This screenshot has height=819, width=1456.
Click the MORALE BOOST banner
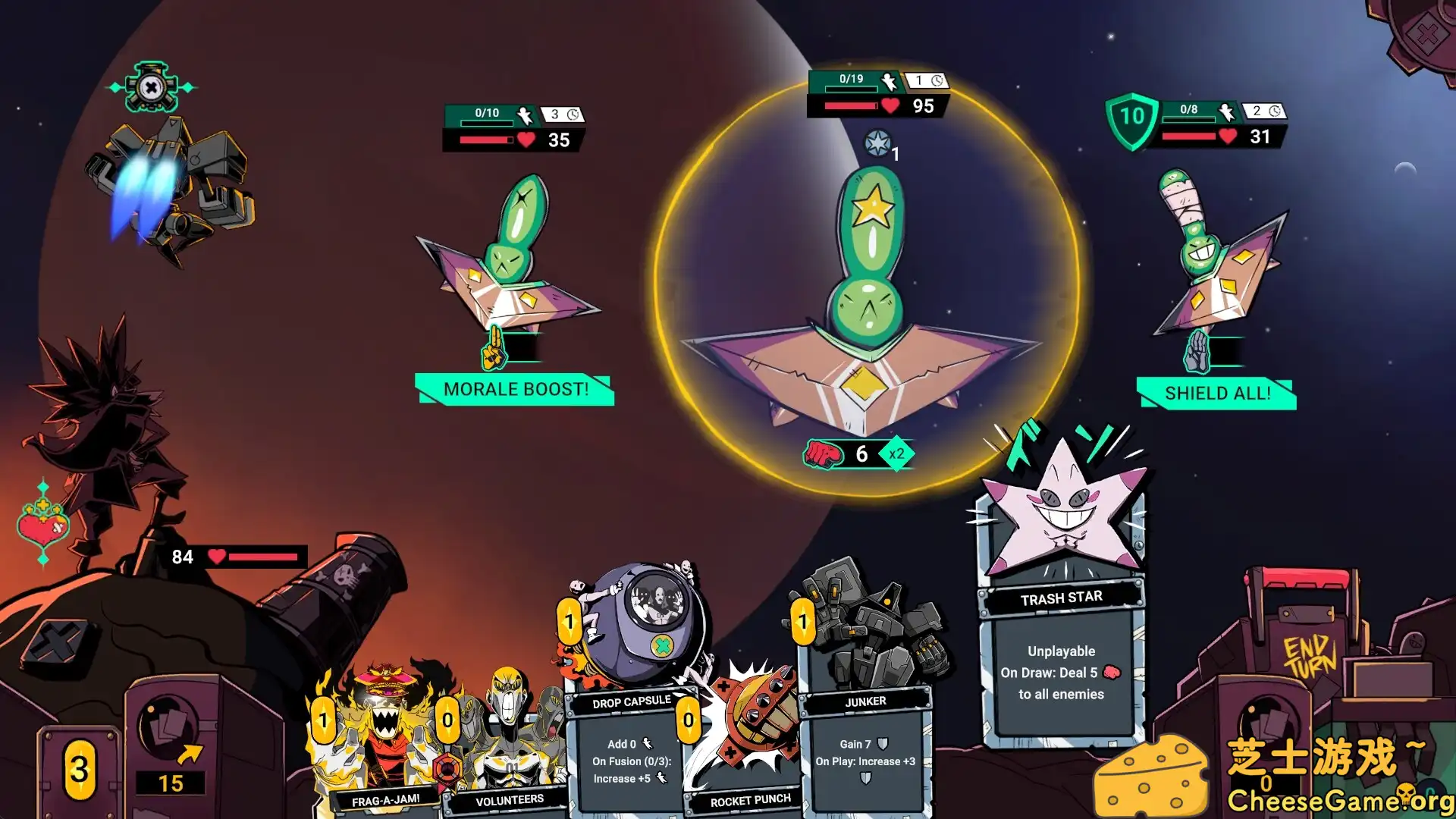click(x=515, y=390)
